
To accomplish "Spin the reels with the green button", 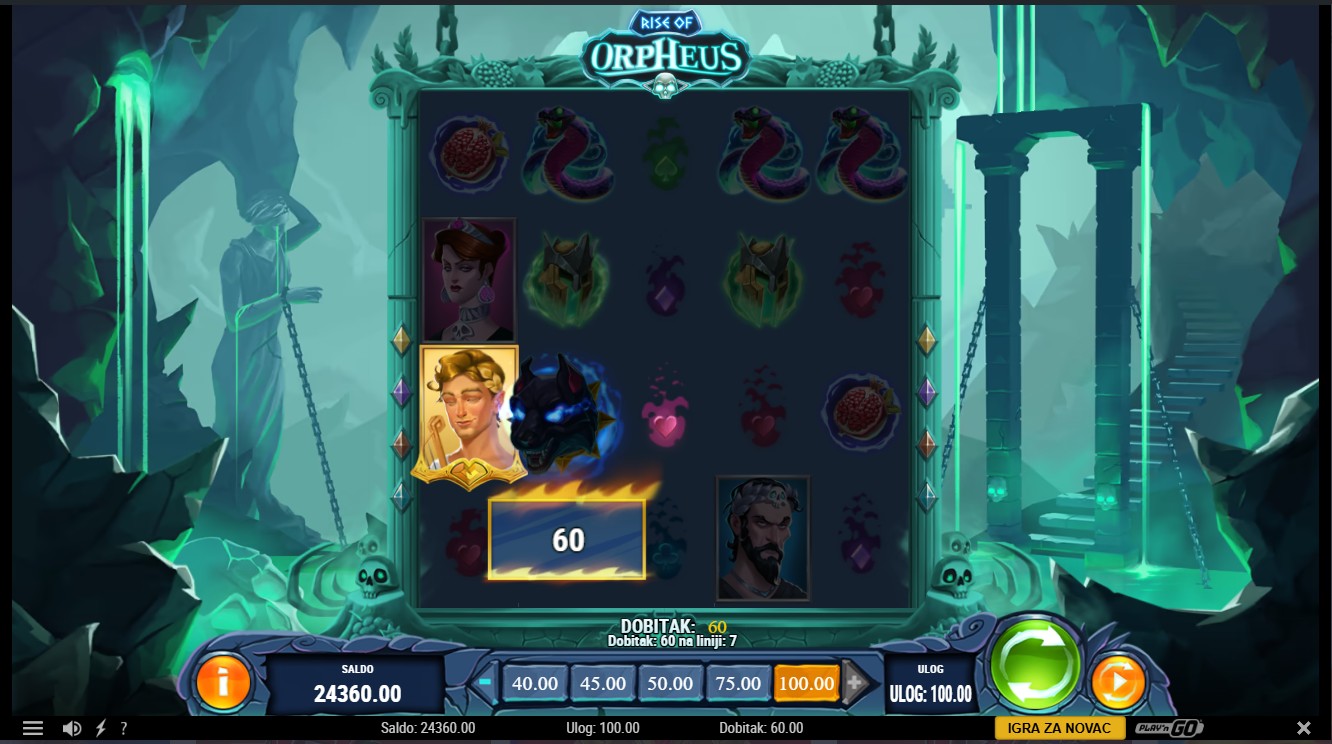I will click(1035, 663).
